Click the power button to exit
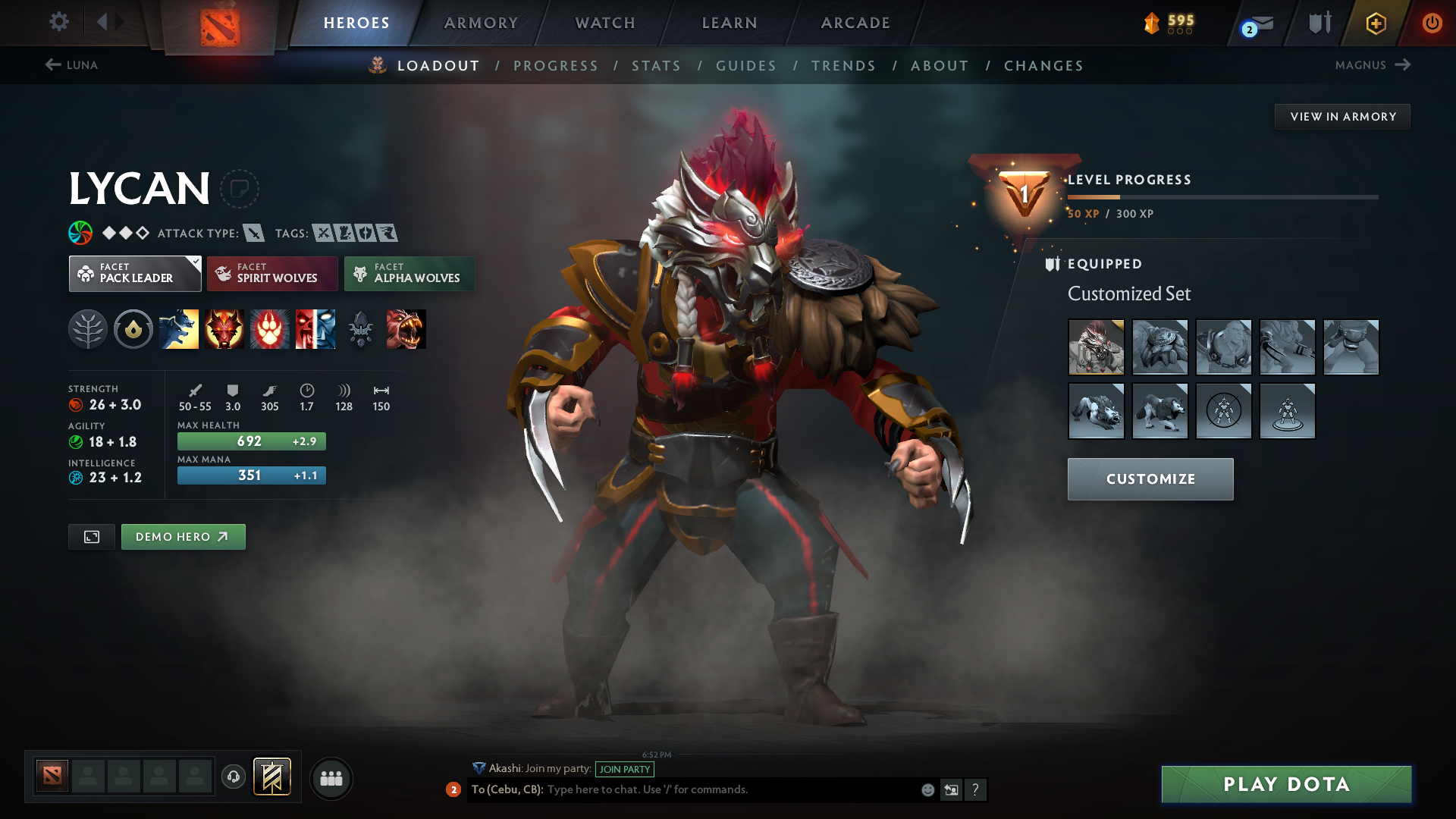This screenshot has height=819, width=1456. coord(1432,23)
